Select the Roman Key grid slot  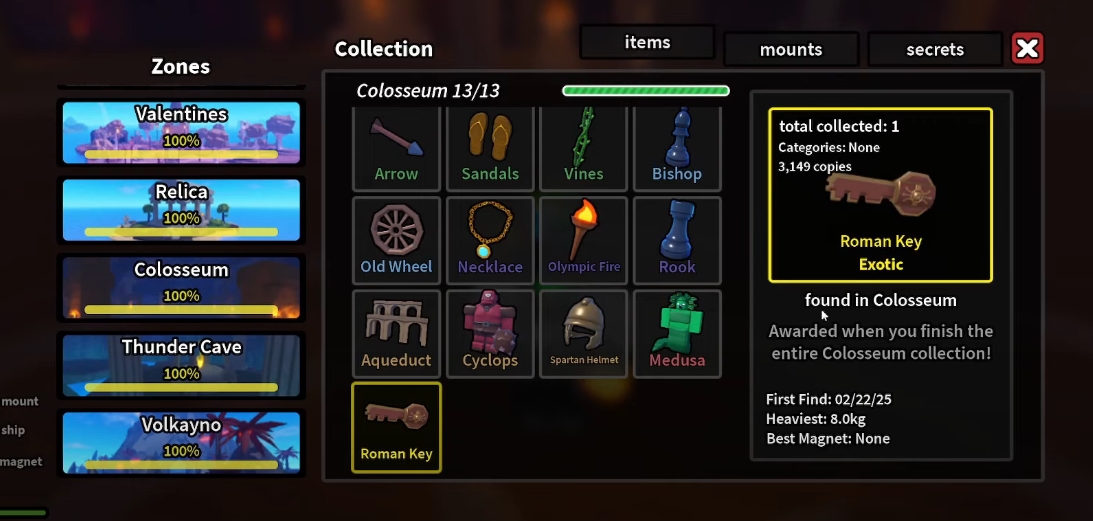tap(396, 427)
